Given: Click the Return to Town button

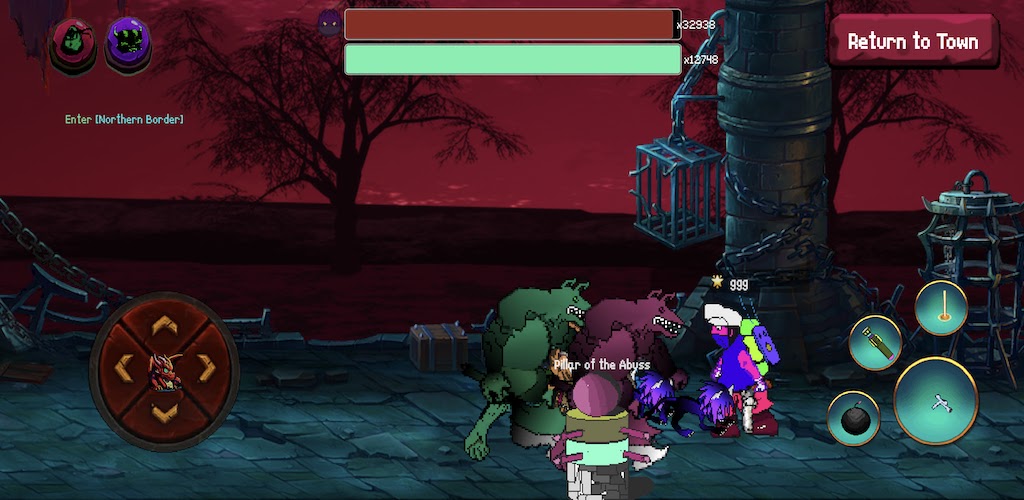Looking at the screenshot, I should coord(912,42).
